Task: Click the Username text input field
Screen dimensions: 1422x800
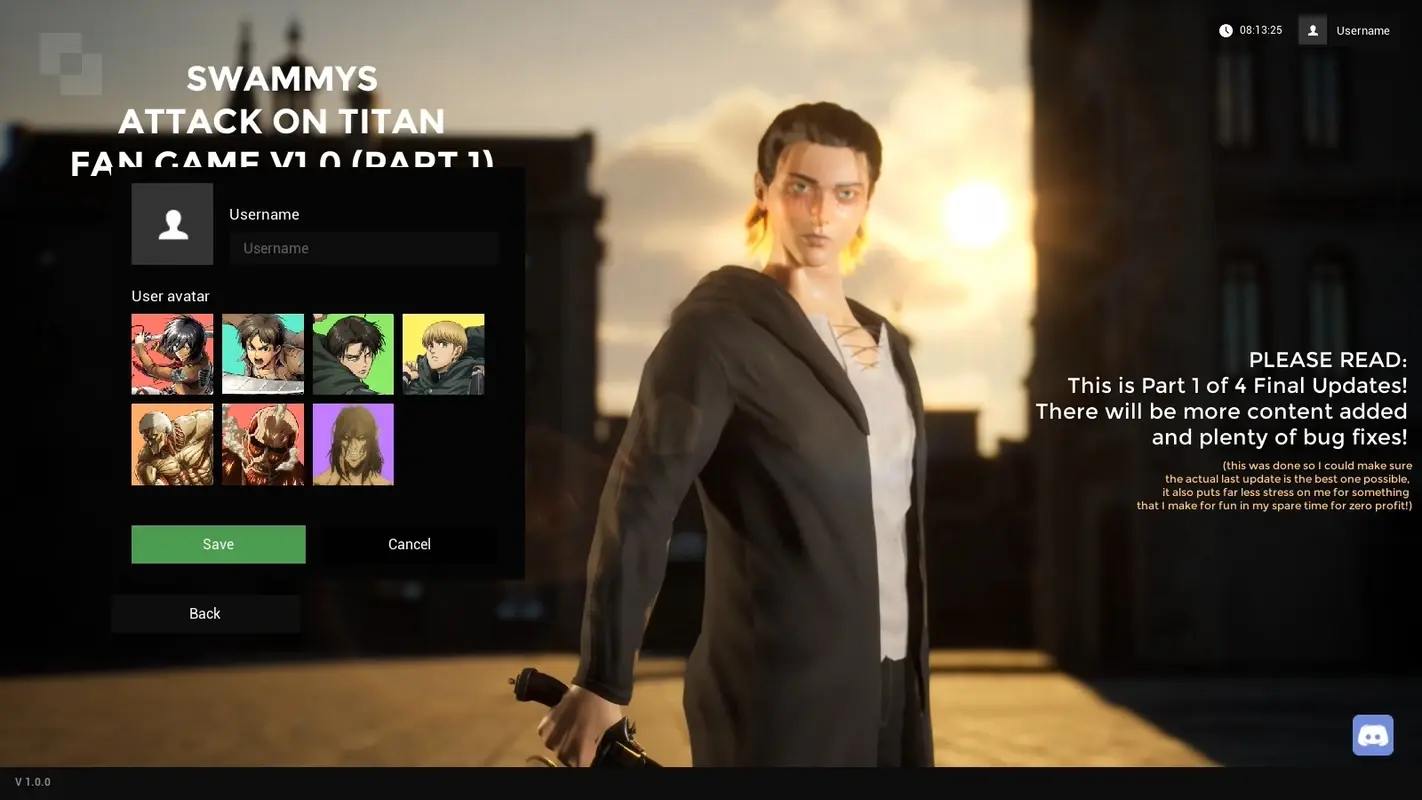Action: (364, 247)
